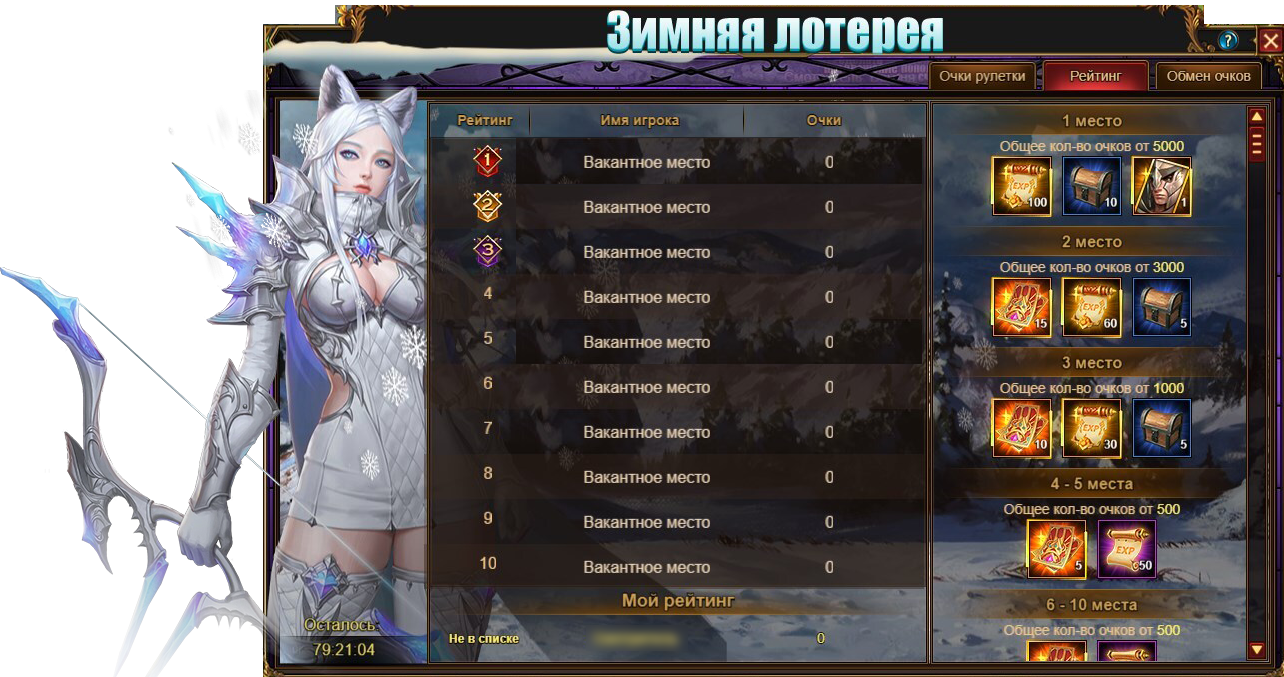
Task: Inspect 2nd place red book reward x15
Action: (1022, 307)
